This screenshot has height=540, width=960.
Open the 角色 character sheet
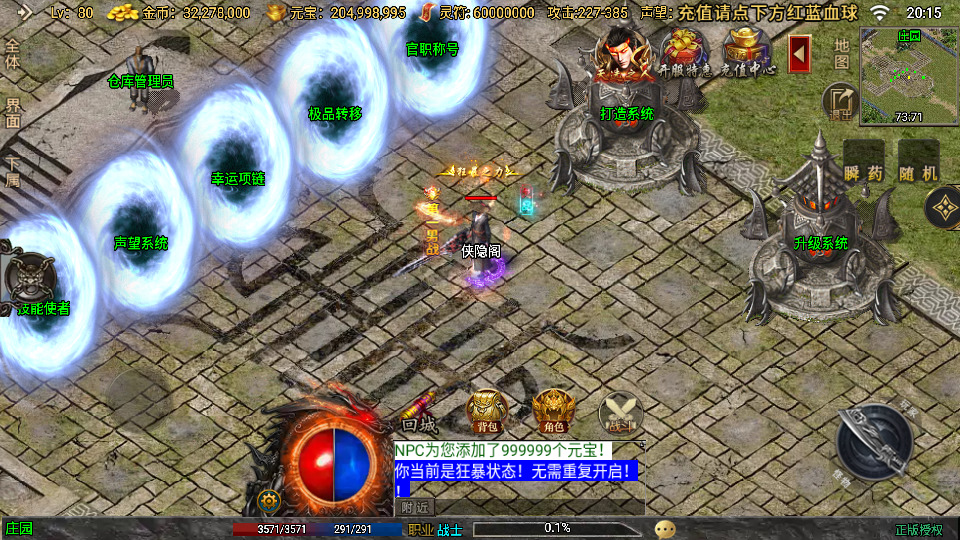(552, 409)
